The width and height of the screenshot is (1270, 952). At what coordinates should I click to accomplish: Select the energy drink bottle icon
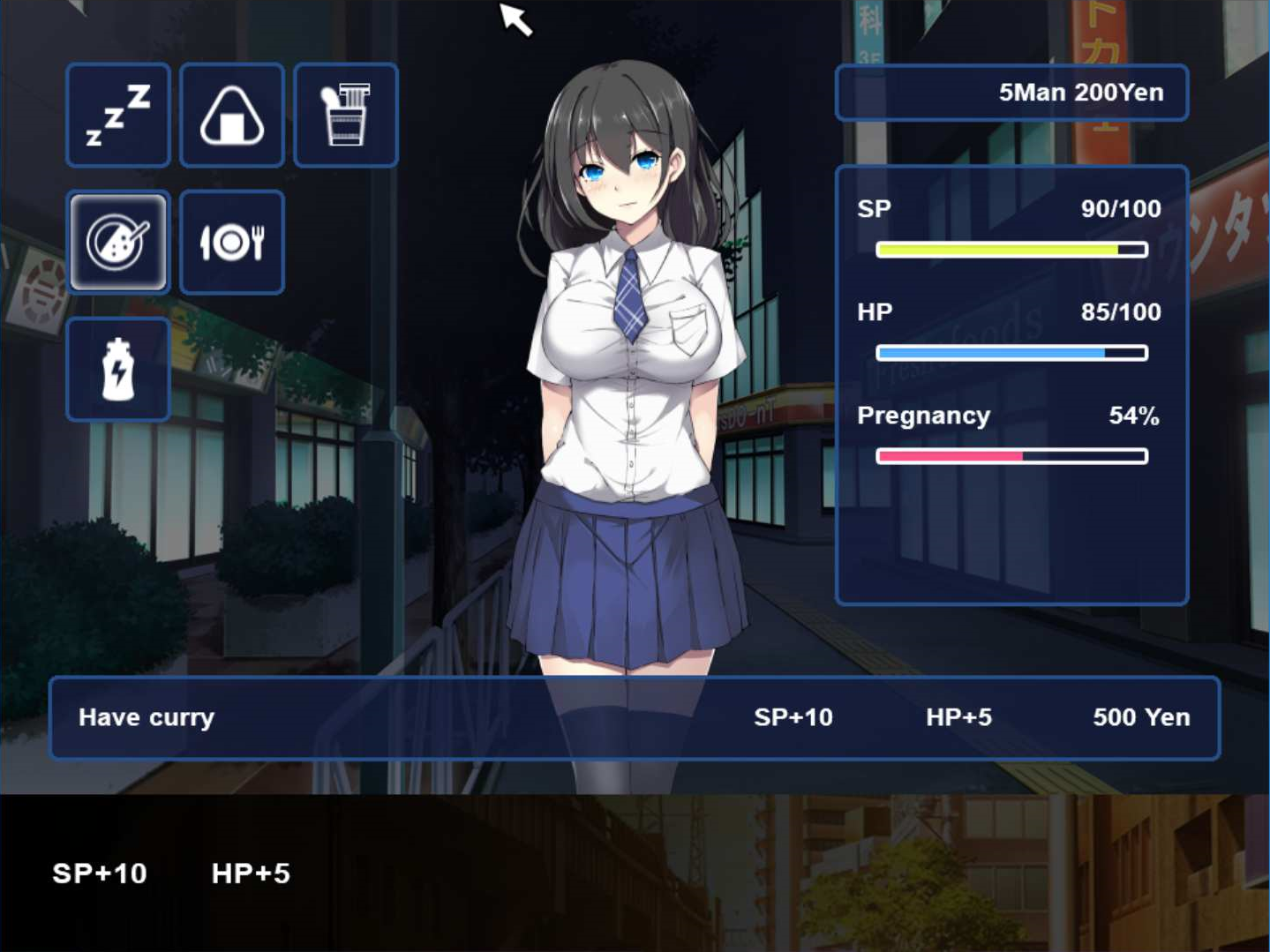pyautogui.click(x=118, y=369)
